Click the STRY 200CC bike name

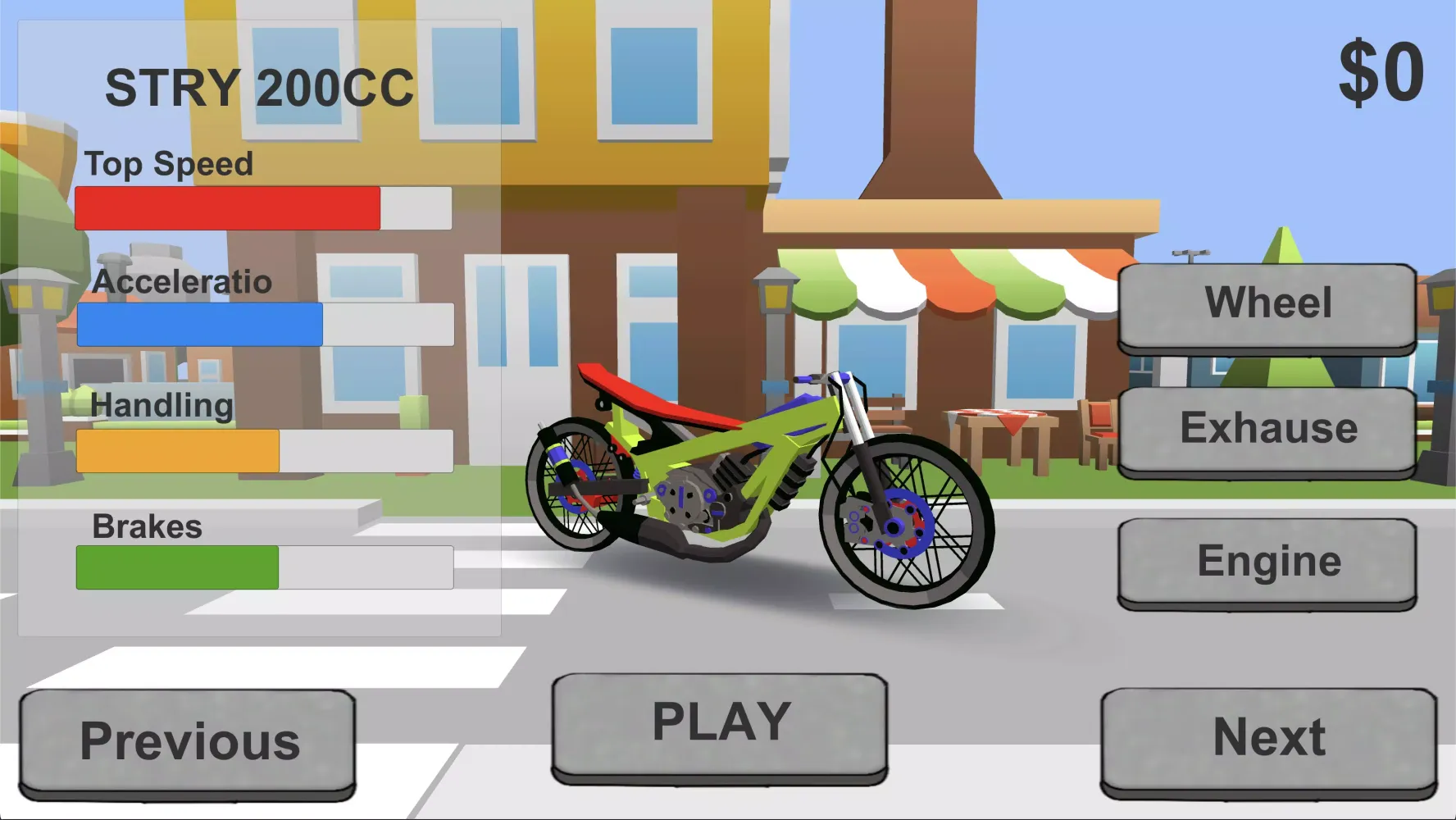click(259, 84)
